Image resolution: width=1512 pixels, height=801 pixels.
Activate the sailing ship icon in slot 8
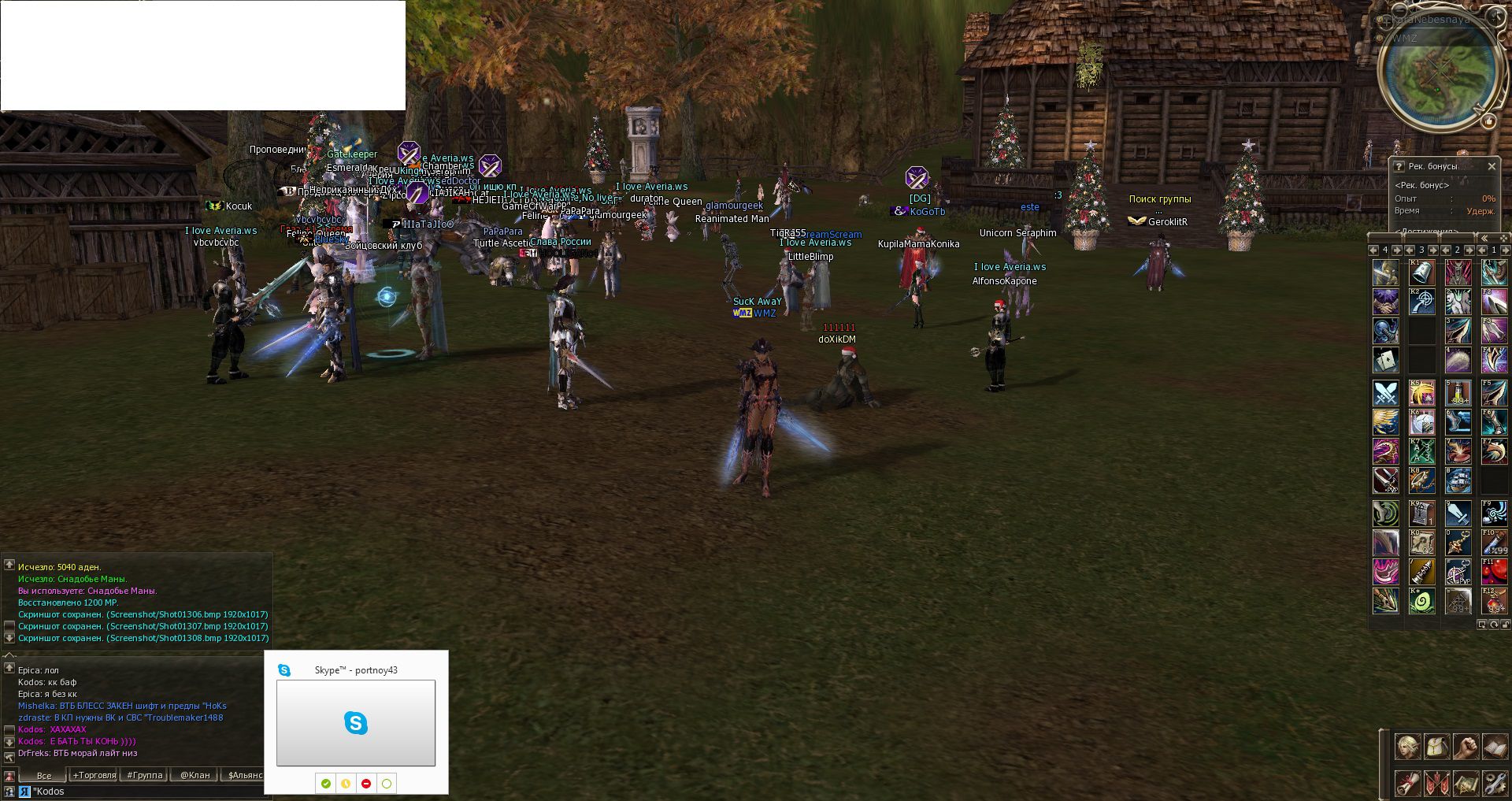tap(1458, 480)
